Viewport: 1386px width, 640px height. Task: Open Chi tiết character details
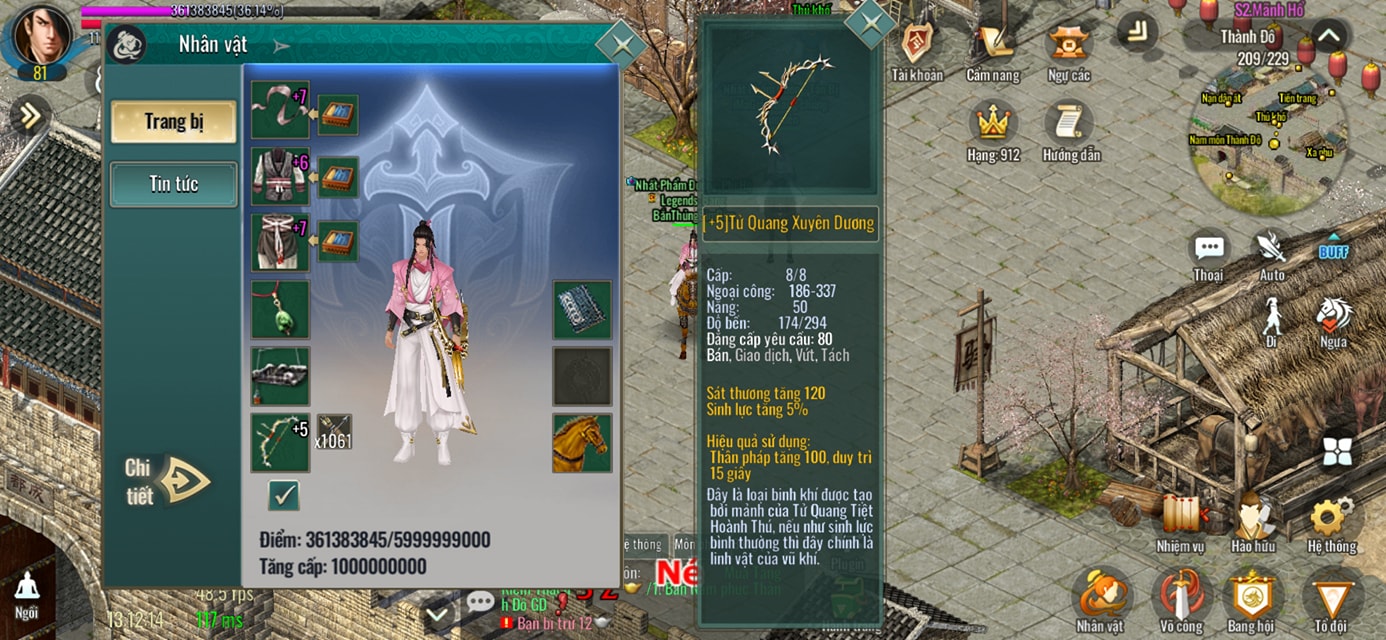(168, 481)
